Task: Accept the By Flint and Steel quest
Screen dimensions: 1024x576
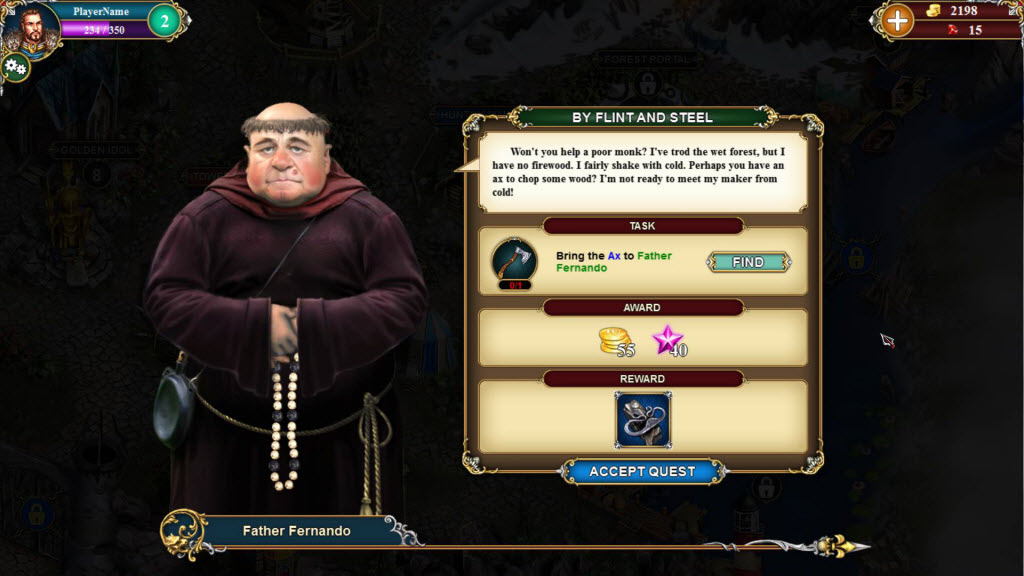Action: 642,471
